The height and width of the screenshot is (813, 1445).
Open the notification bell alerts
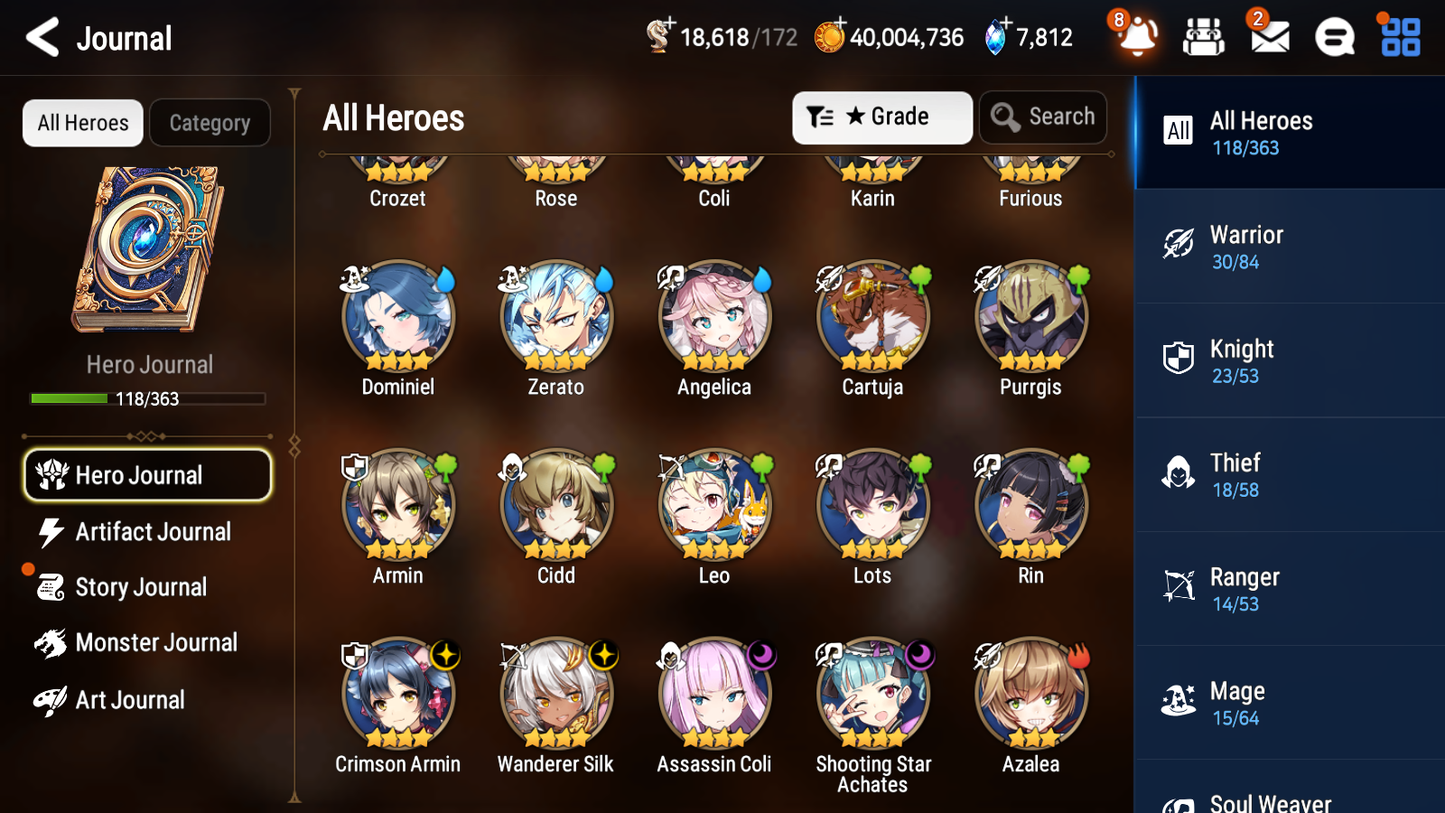point(1135,37)
